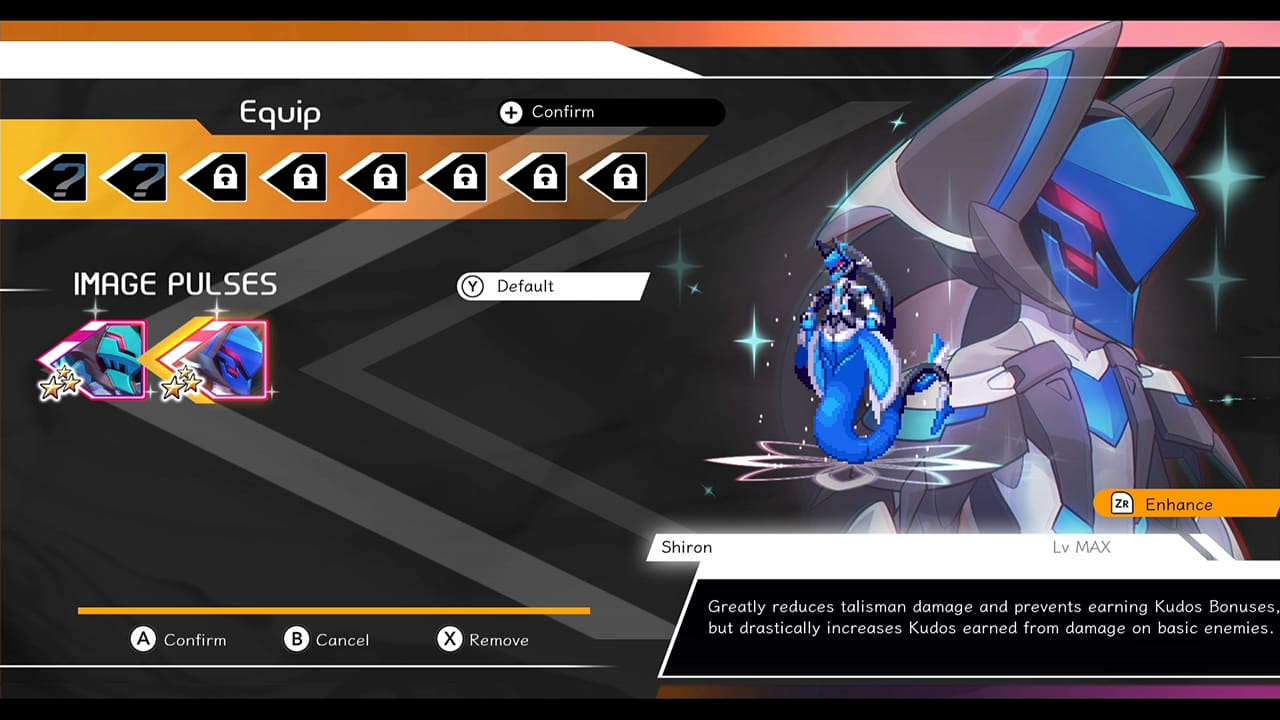Viewport: 1280px width, 720px height.
Task: Select the first unknown Image Pulse slot
Action: point(52,176)
